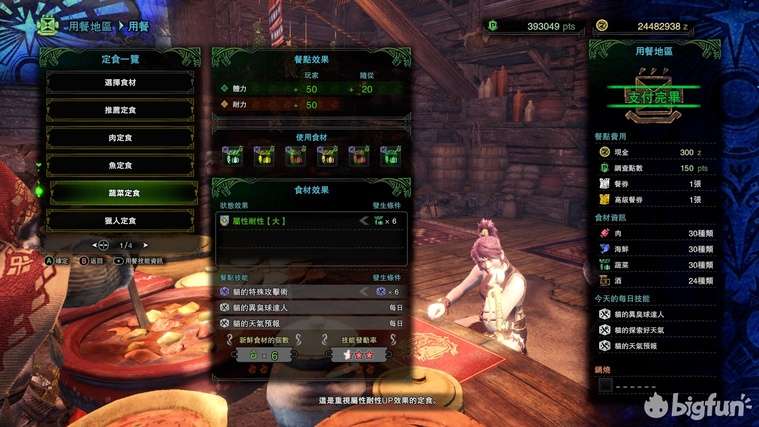Viewport: 759px width, 427px height.
Task: Select the 獵人定食 hunter set meal
Action: click(124, 220)
